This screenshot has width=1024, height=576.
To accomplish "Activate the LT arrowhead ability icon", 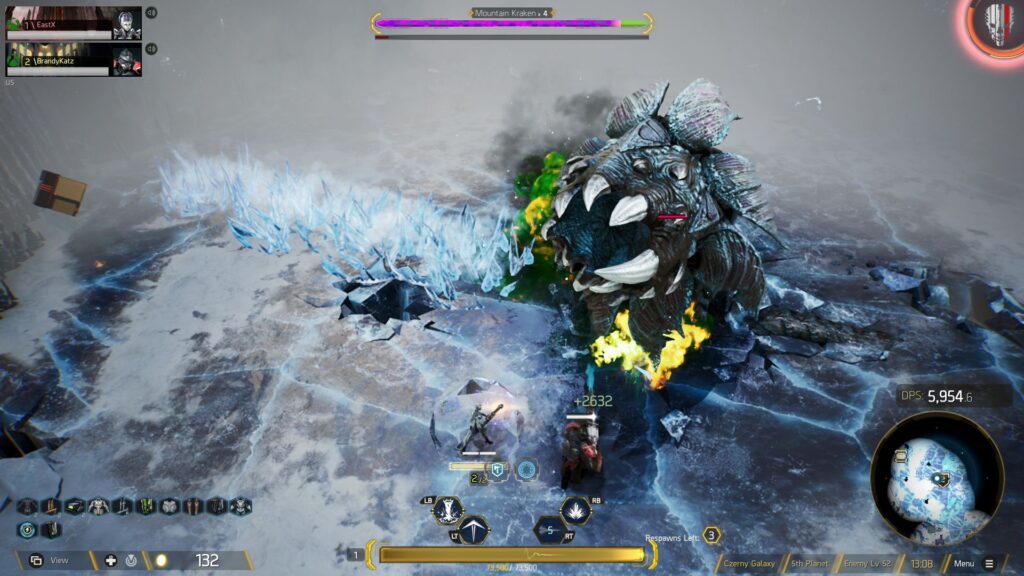I will [x=473, y=530].
